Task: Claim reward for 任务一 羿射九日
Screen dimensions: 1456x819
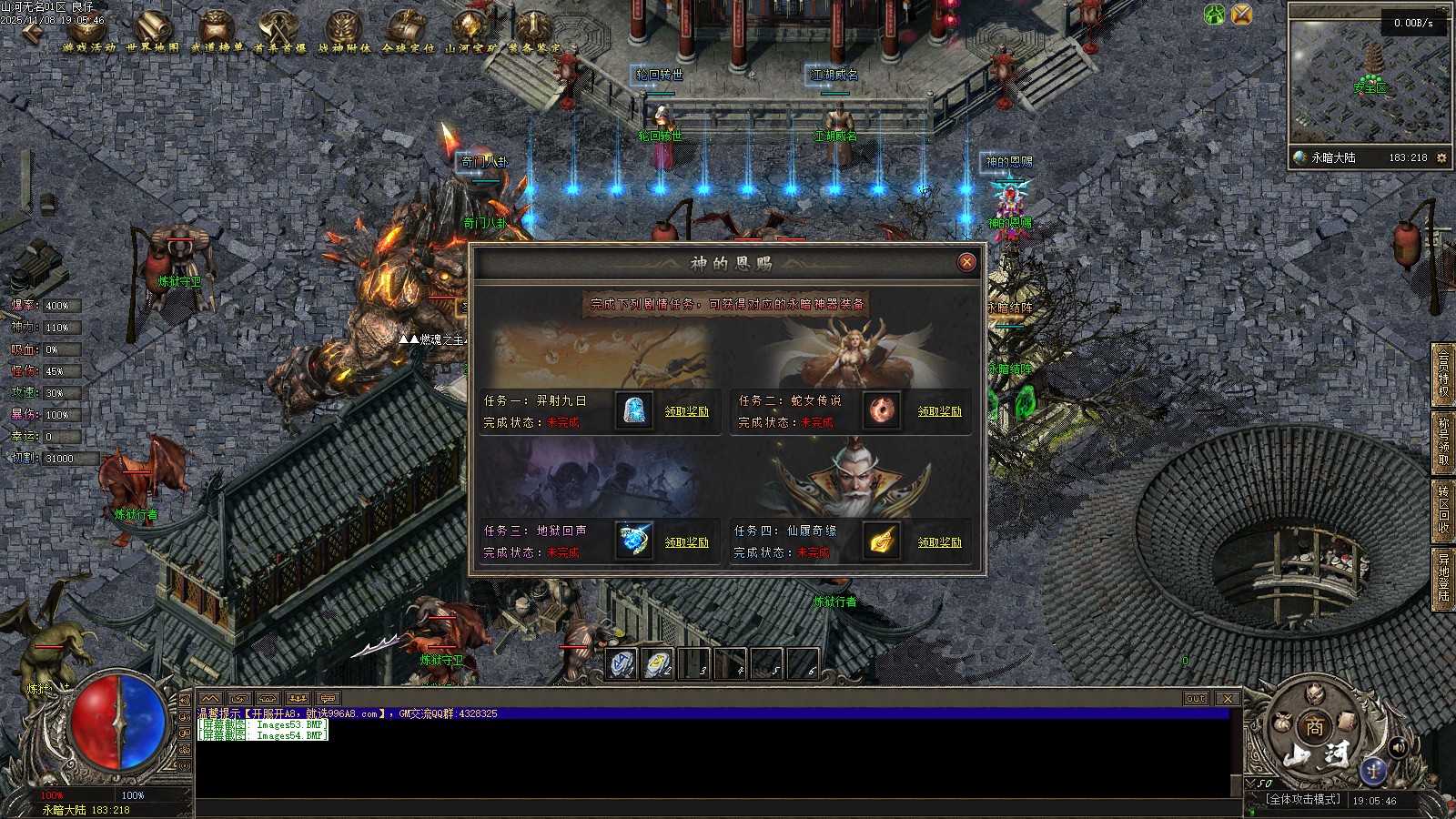Action: point(686,411)
